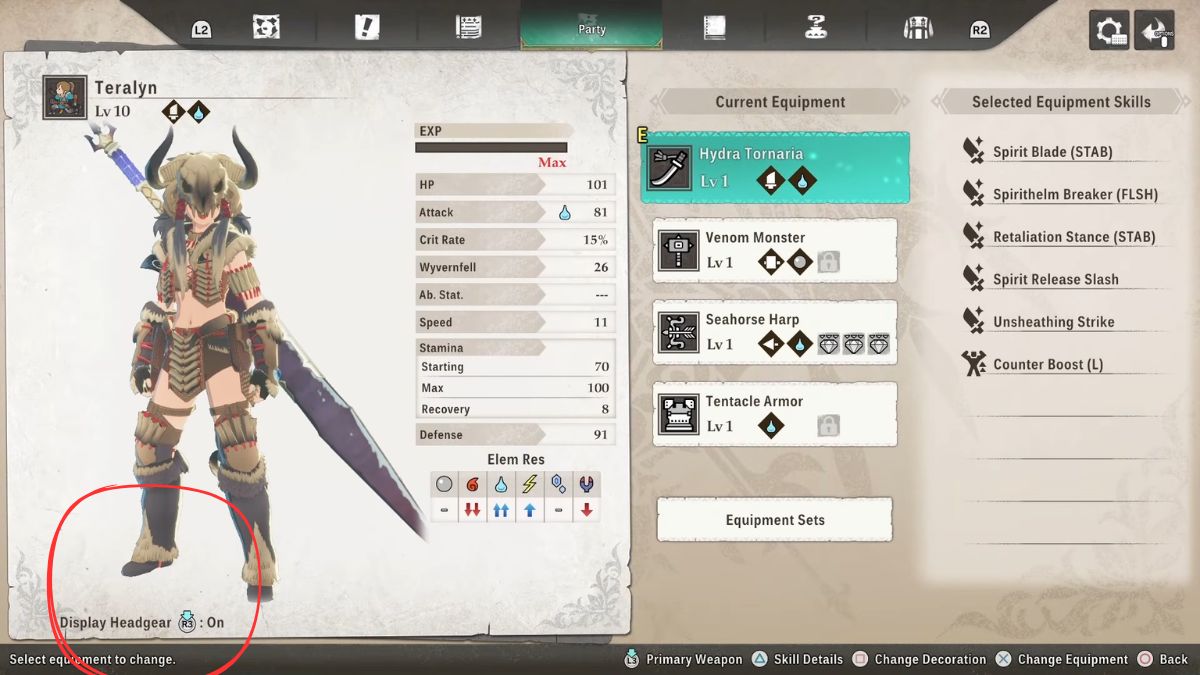The height and width of the screenshot is (675, 1200).
Task: Open the notes list tab
Action: click(x=468, y=28)
